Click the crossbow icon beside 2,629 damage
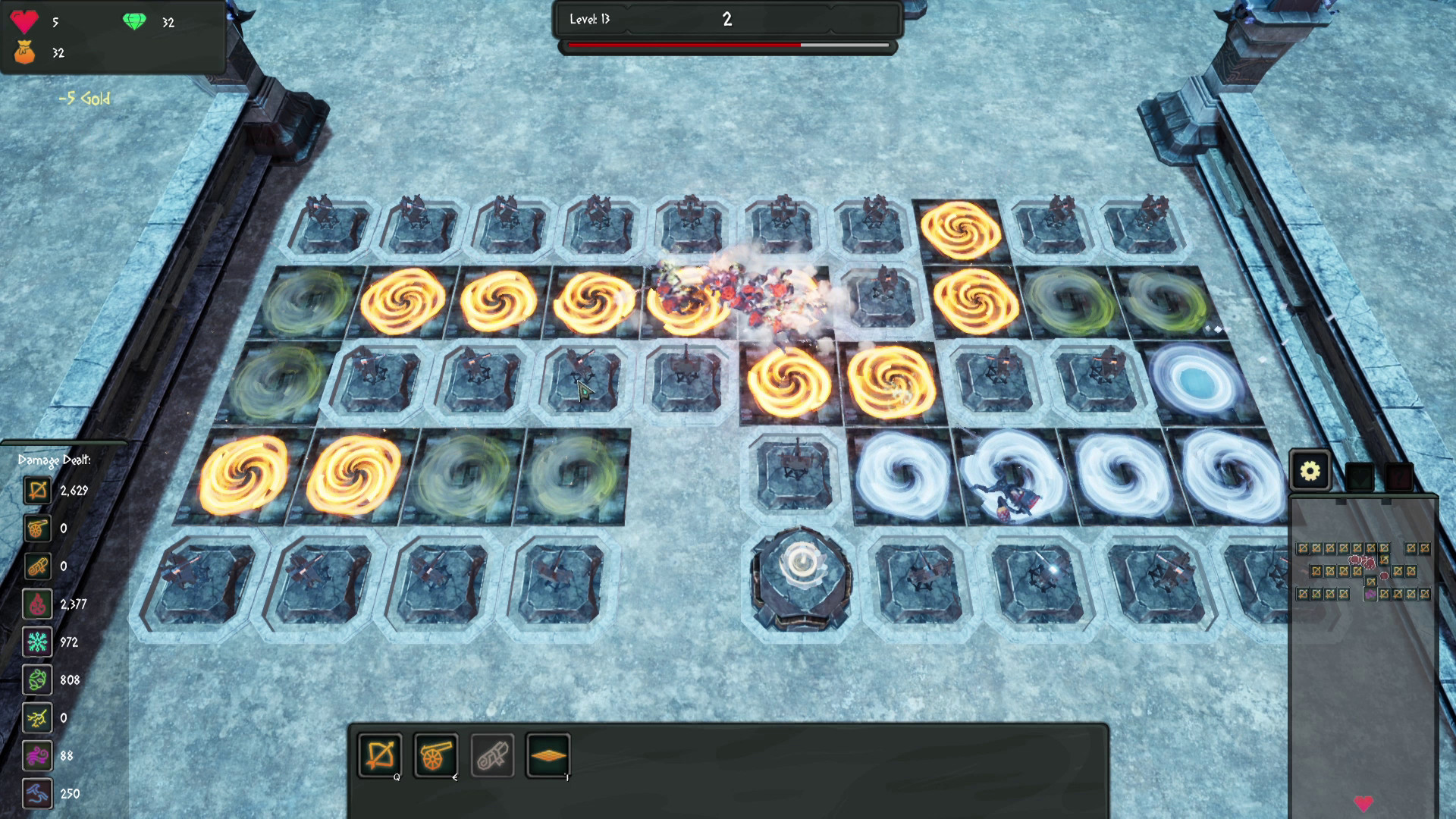Screen dimensions: 1456x819 click(x=38, y=491)
